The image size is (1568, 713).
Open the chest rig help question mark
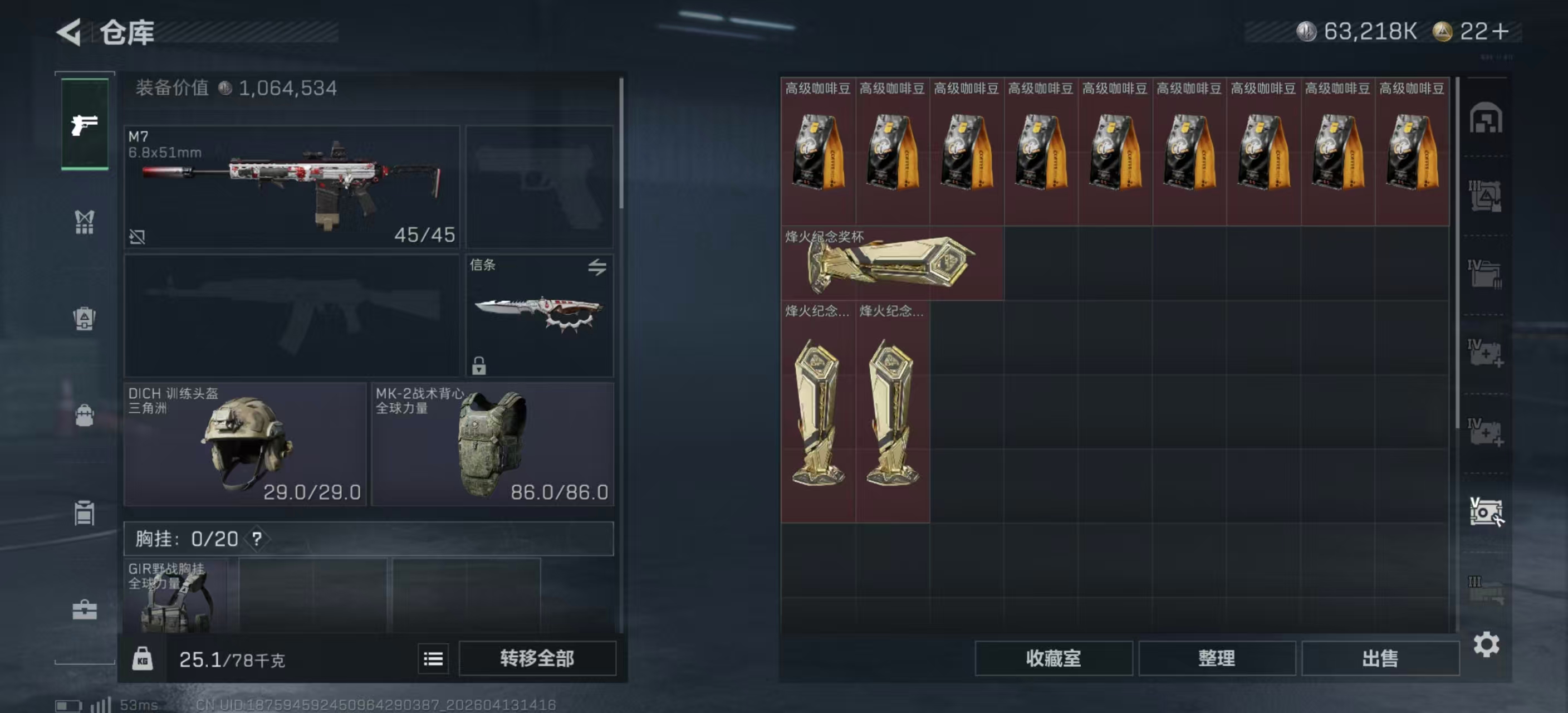tap(257, 539)
